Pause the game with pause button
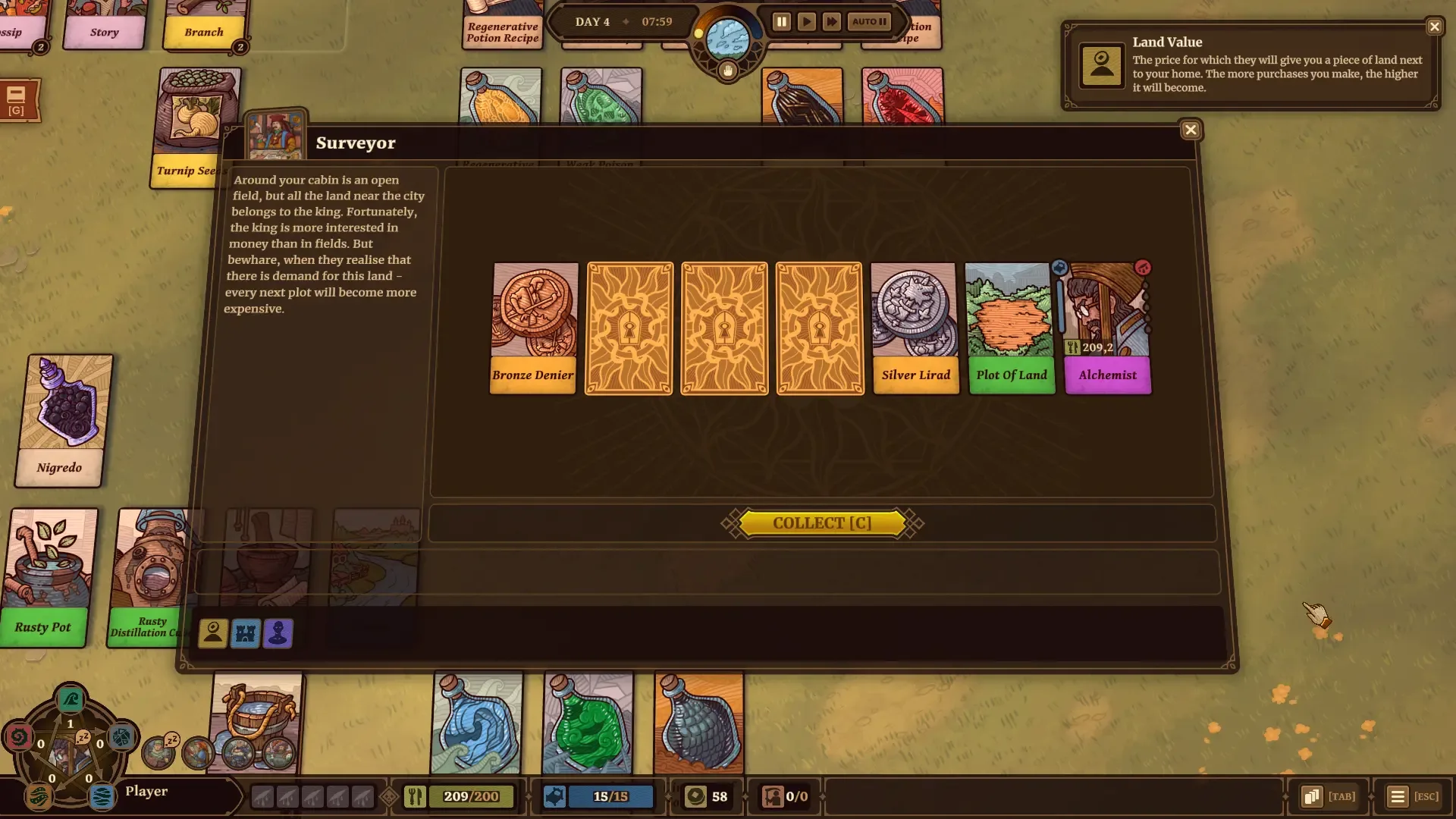 (781, 22)
